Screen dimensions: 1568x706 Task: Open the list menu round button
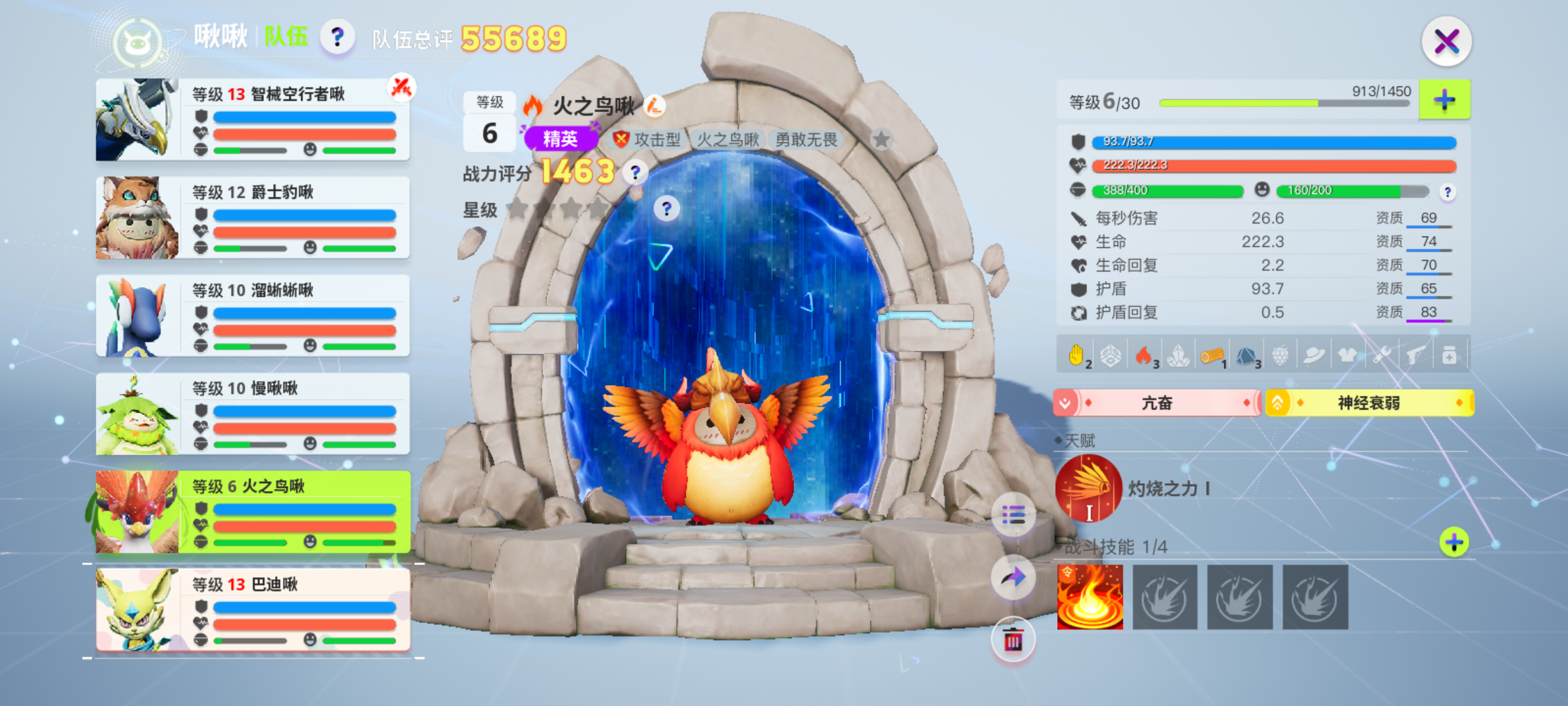tap(1013, 516)
